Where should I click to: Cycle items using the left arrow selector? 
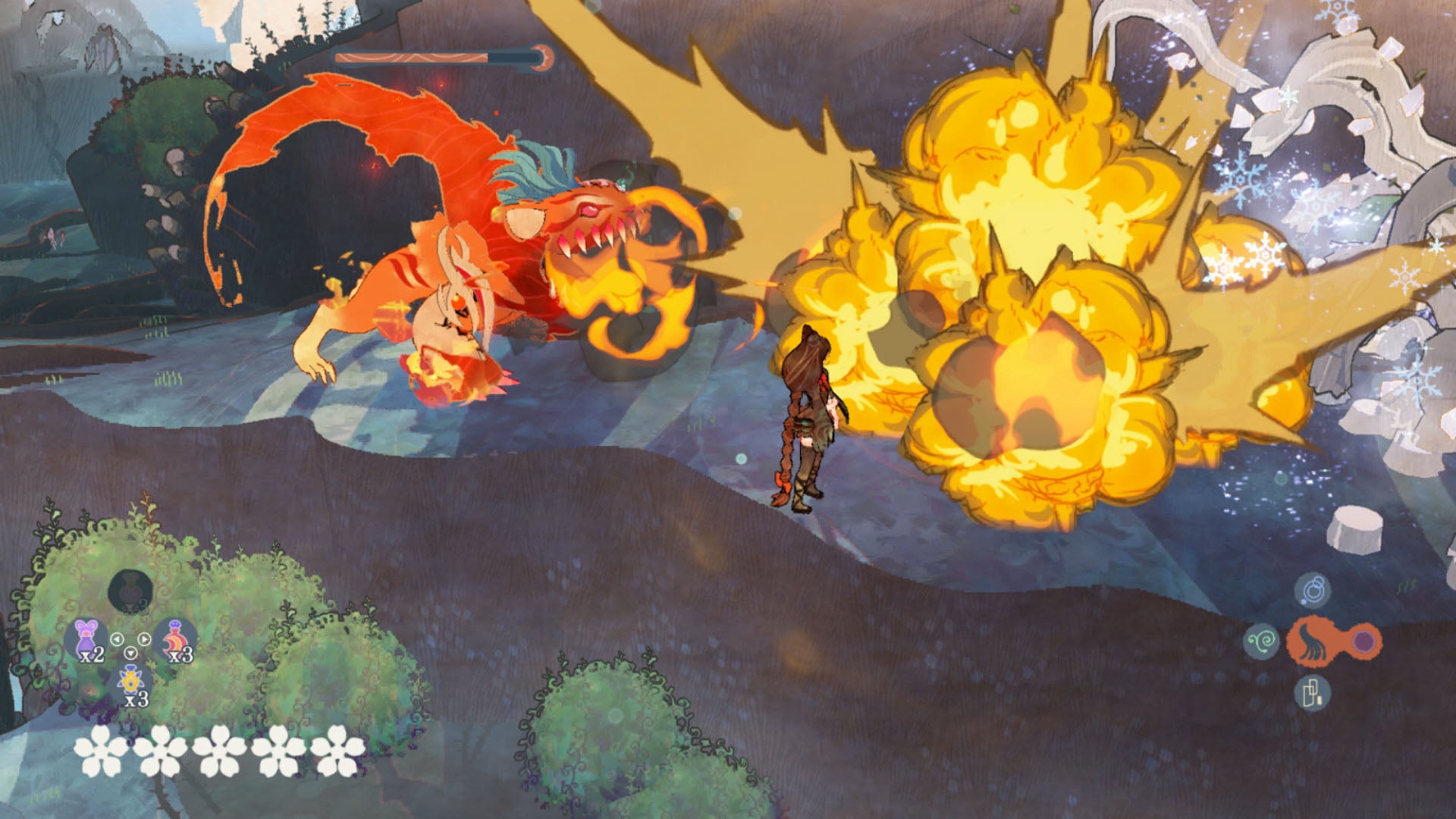point(118,639)
